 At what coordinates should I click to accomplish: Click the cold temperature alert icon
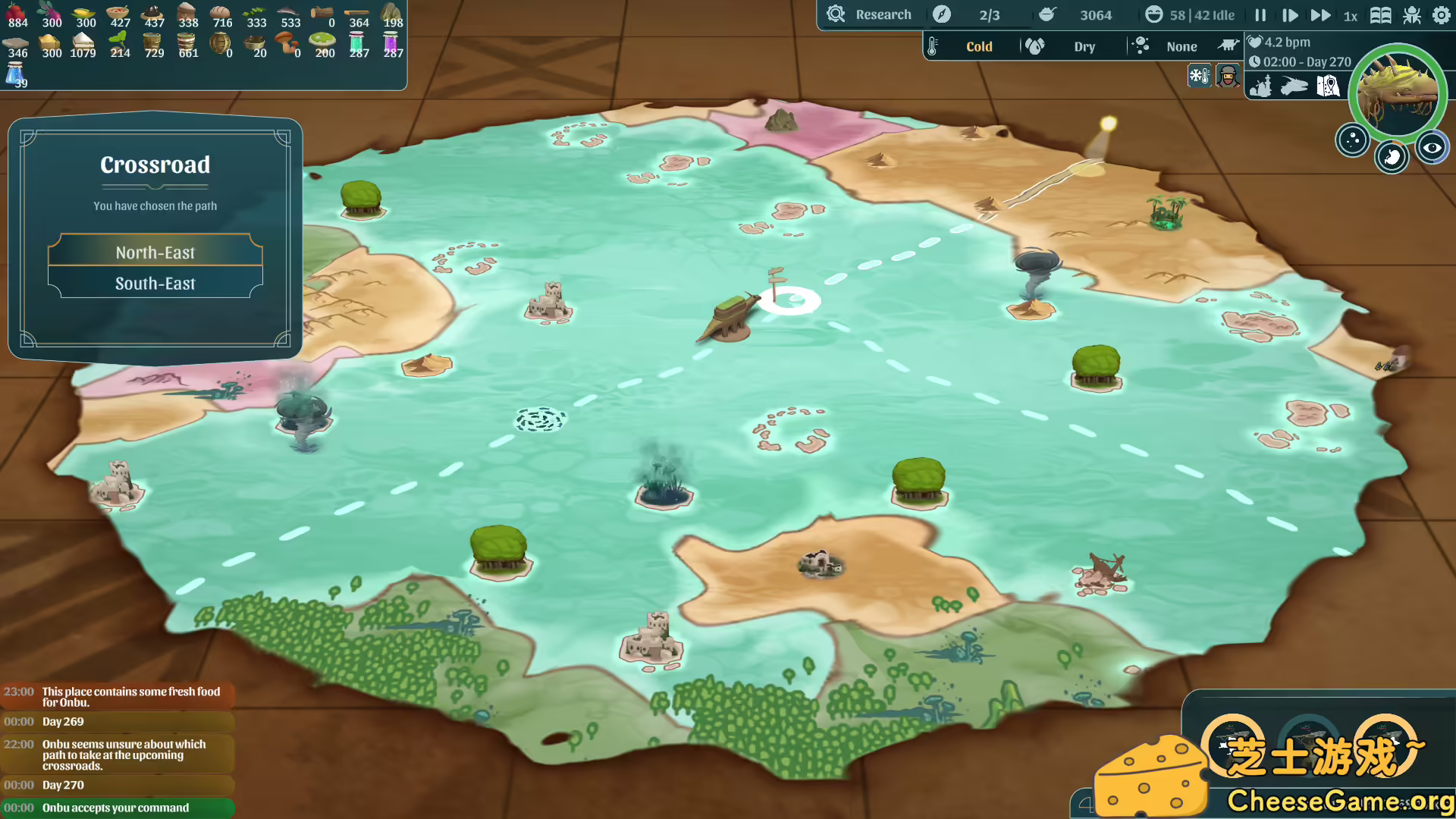coord(1199,76)
